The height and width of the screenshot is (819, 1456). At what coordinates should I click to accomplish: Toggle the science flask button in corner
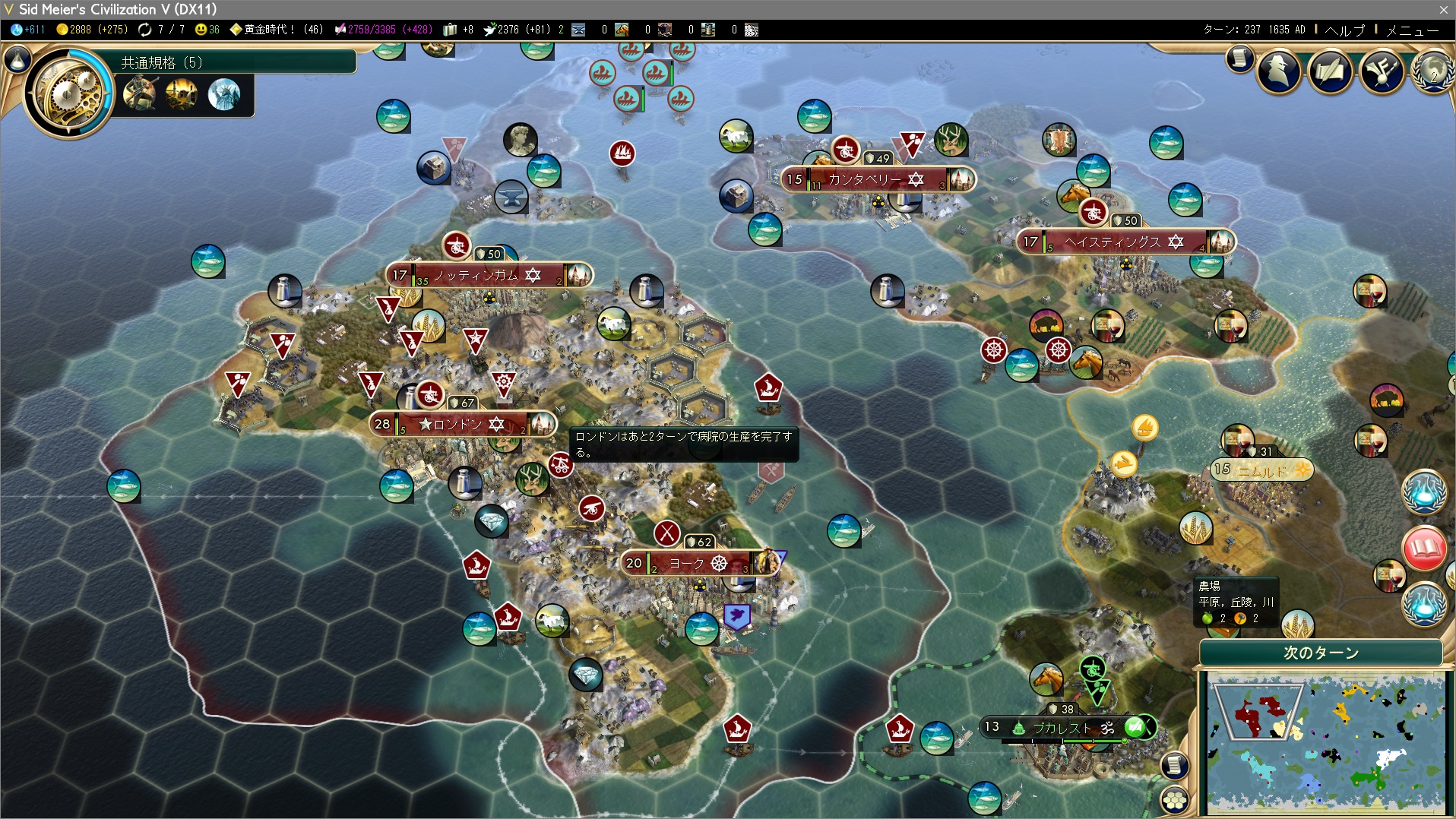[x=17, y=58]
